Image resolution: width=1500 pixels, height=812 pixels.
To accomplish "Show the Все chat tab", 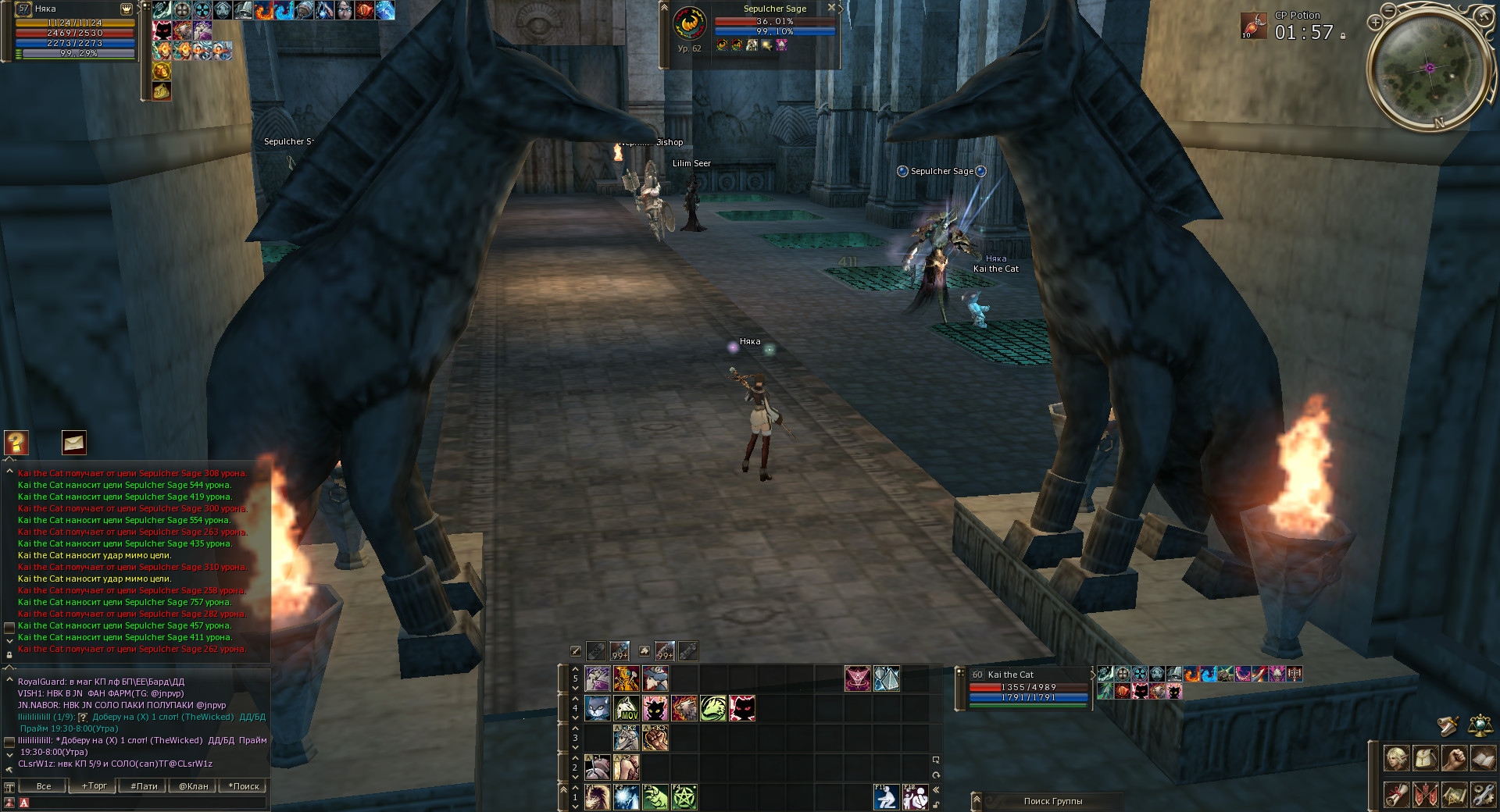I will click(x=44, y=786).
